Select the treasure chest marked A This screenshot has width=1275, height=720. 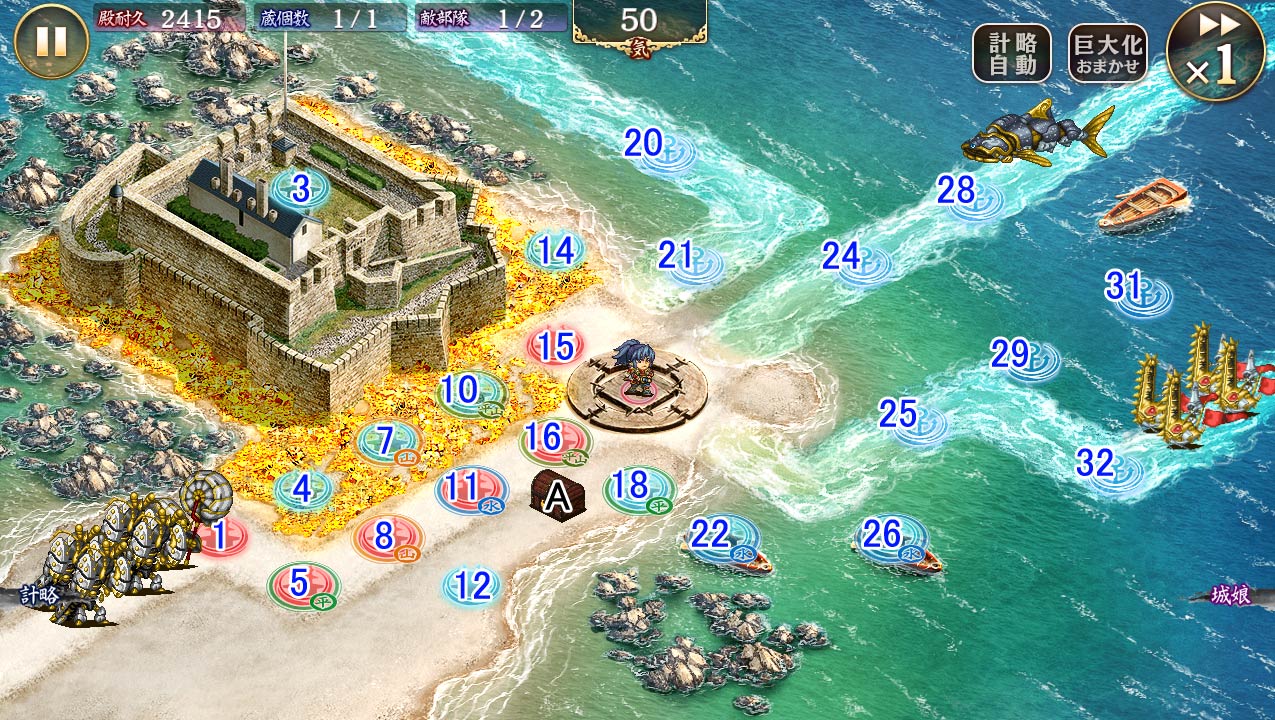(x=556, y=496)
